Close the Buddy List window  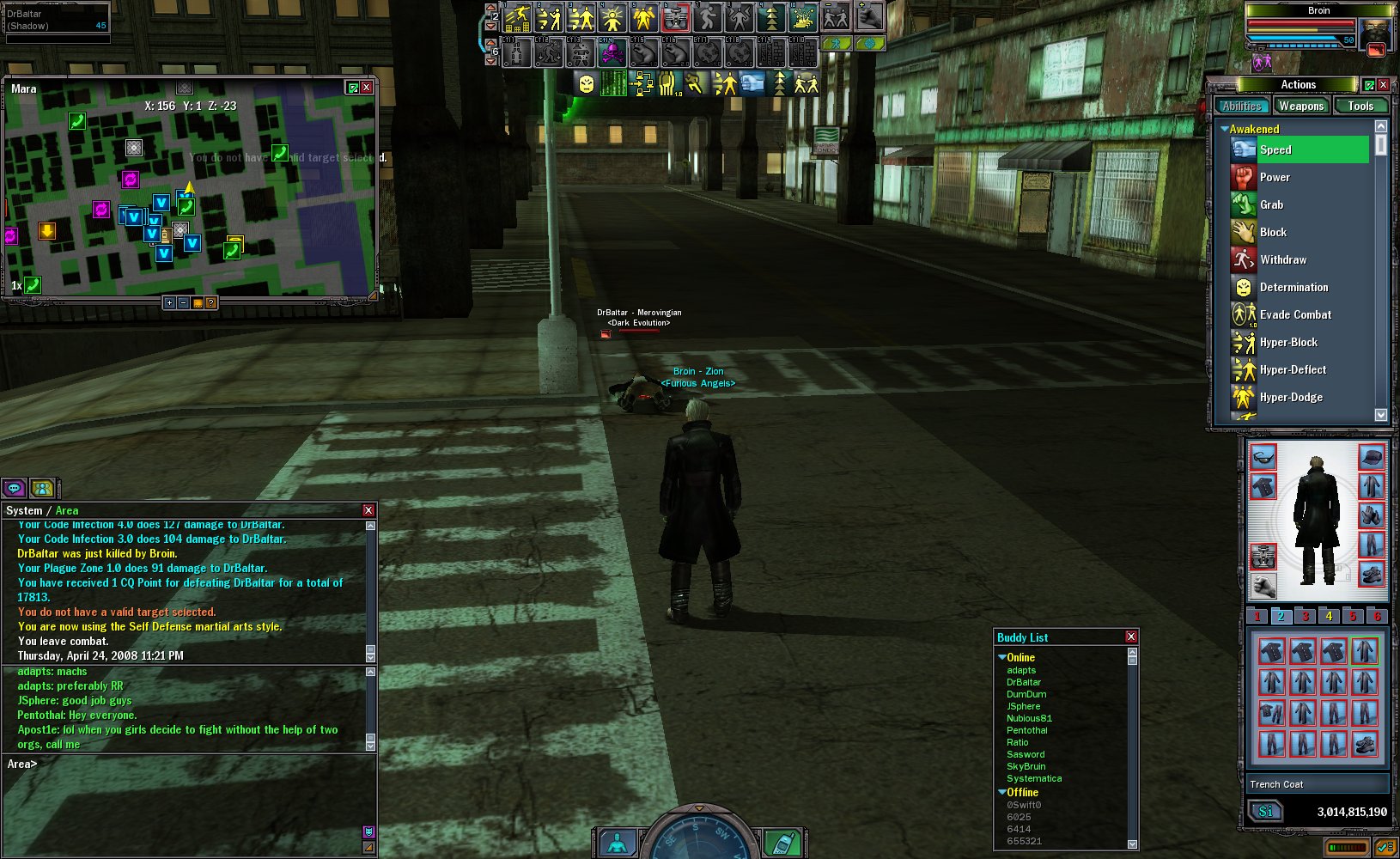(x=1131, y=637)
